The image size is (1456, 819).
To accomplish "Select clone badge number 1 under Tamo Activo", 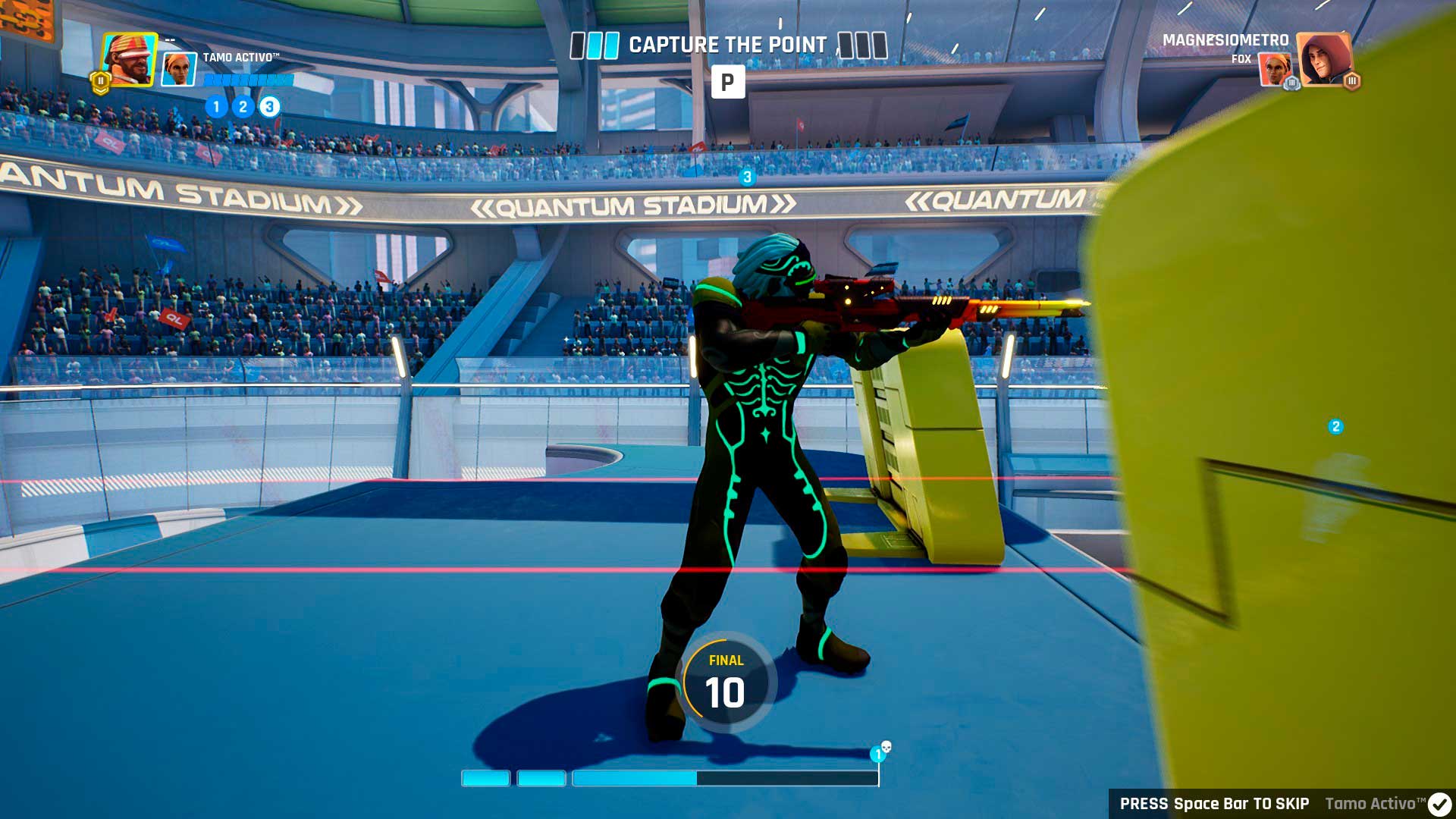I will (x=216, y=107).
